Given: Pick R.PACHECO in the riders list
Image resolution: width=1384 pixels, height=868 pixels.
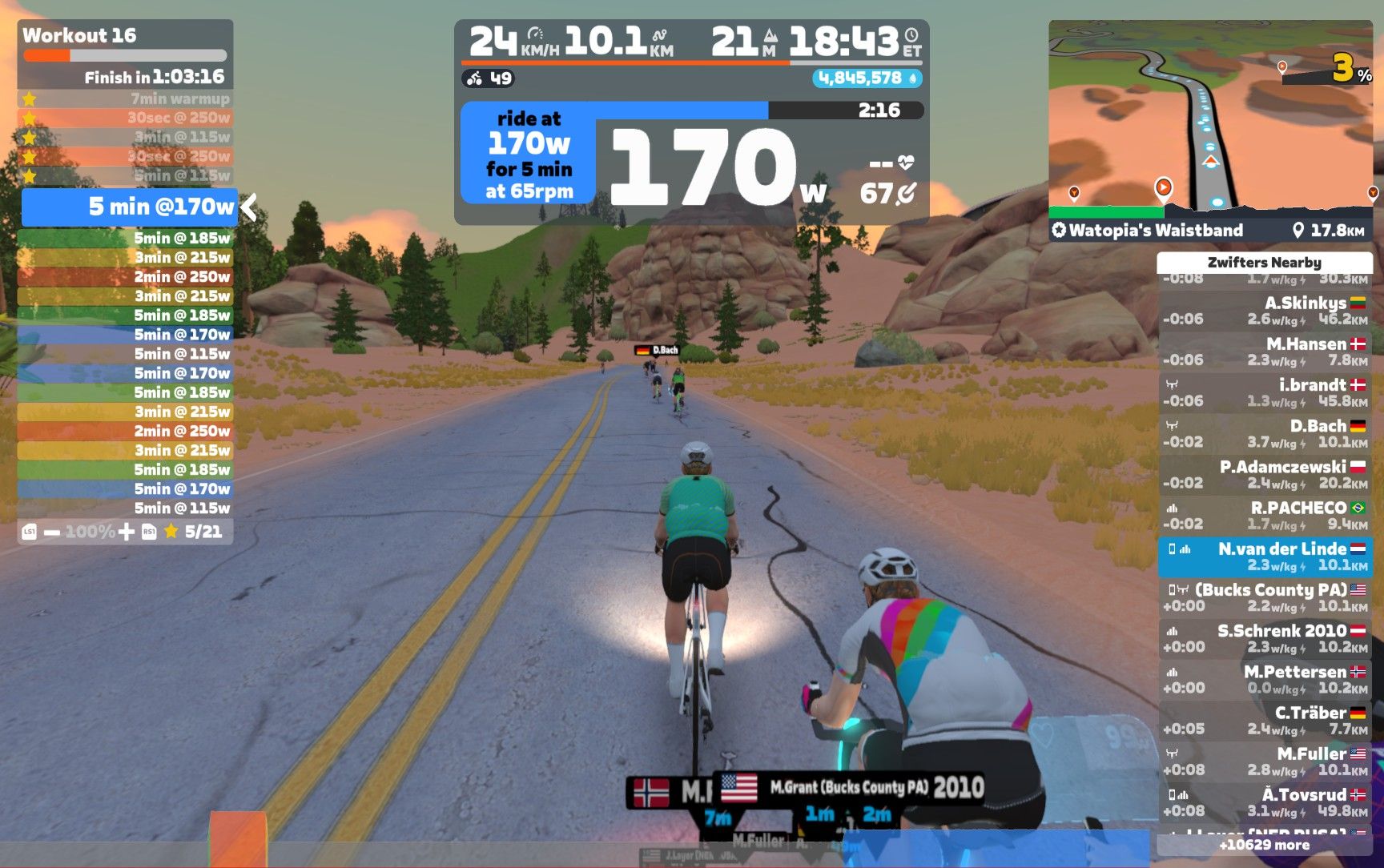Looking at the screenshot, I should (1265, 515).
